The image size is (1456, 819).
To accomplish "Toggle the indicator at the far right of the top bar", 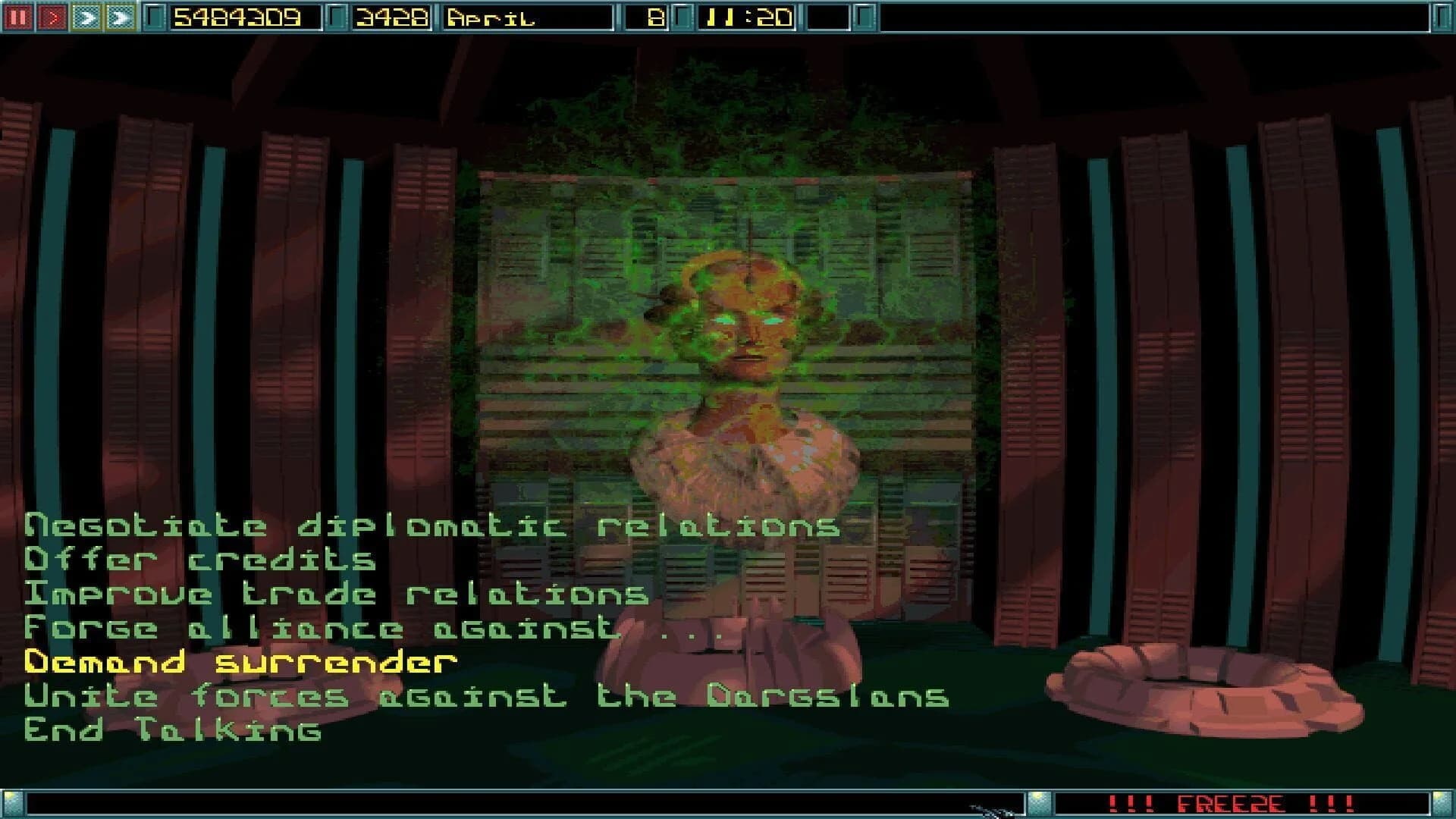I will [x=1443, y=15].
